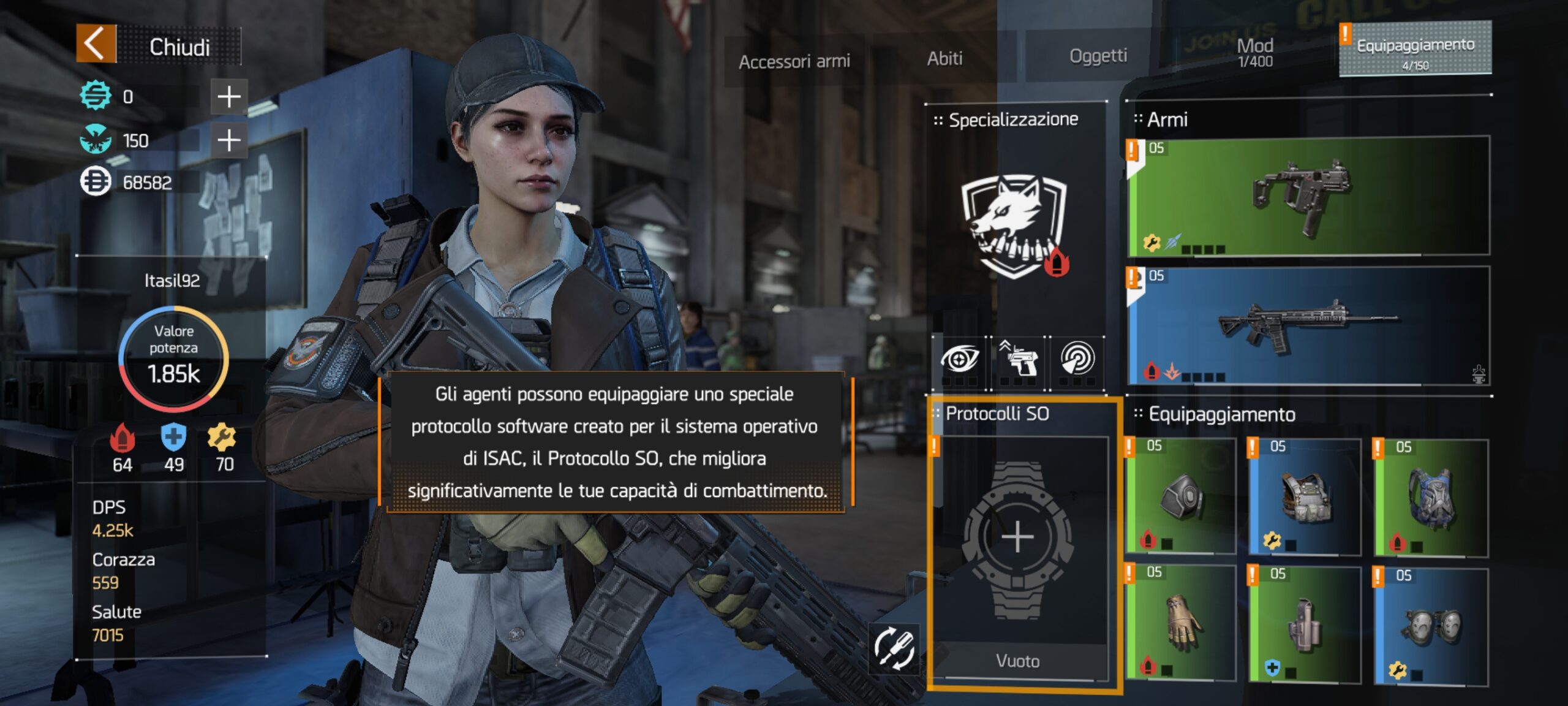Select the green mask gear slot

(1181, 496)
